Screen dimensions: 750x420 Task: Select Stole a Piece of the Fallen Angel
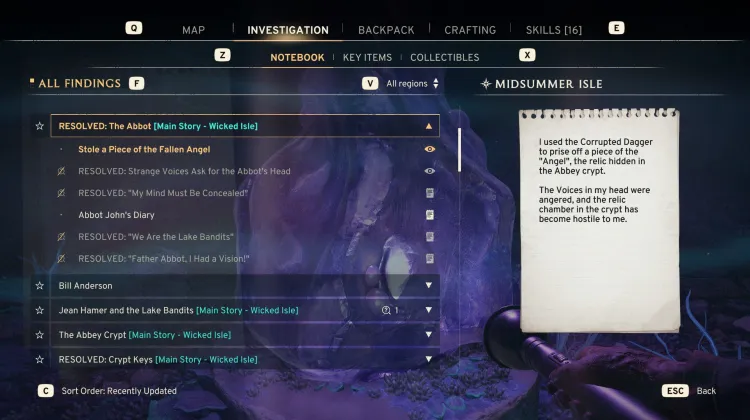coord(144,149)
